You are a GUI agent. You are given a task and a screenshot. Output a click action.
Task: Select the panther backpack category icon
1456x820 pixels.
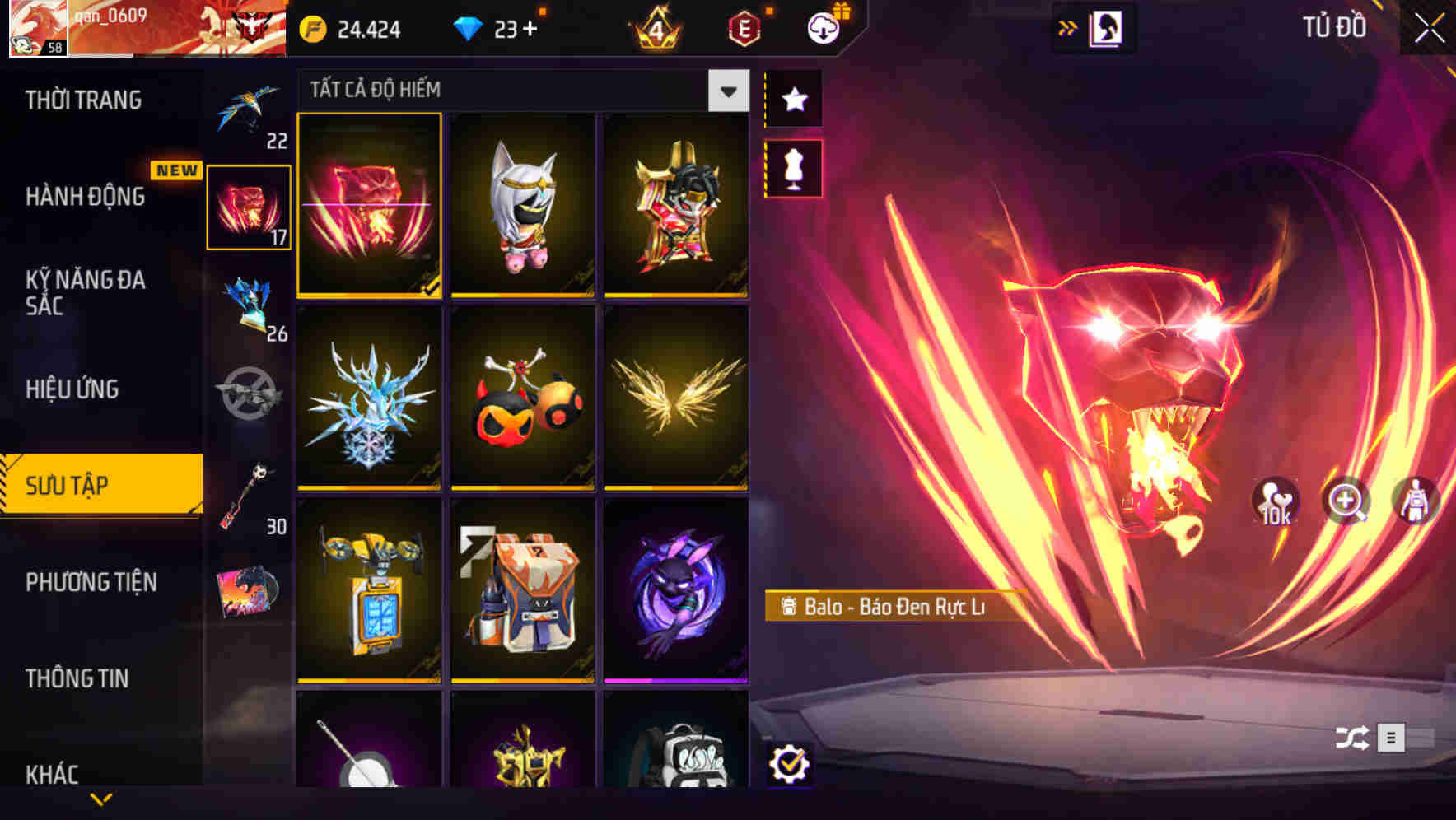[249, 206]
